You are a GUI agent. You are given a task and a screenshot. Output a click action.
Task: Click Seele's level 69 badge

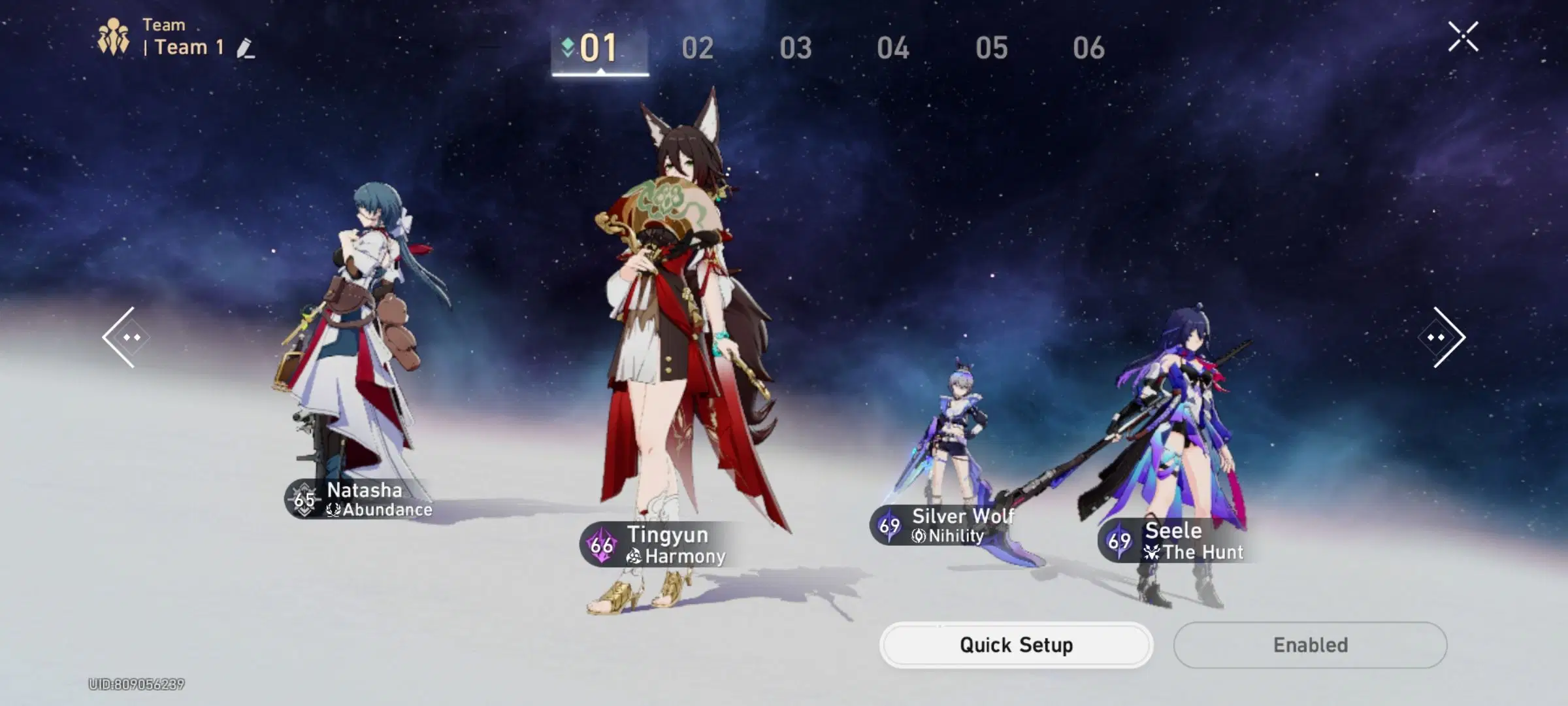pos(1119,541)
